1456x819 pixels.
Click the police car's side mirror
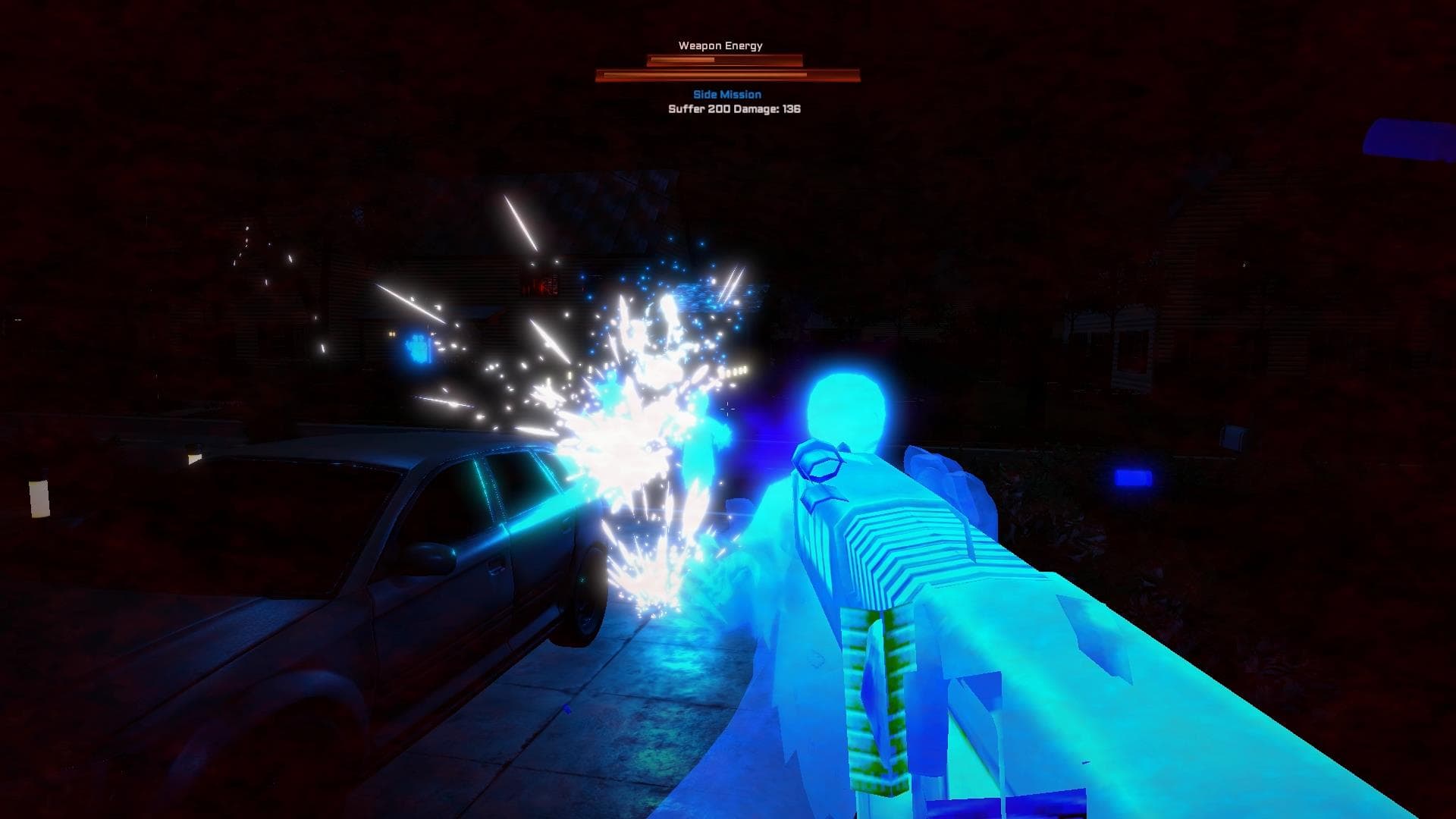(429, 559)
